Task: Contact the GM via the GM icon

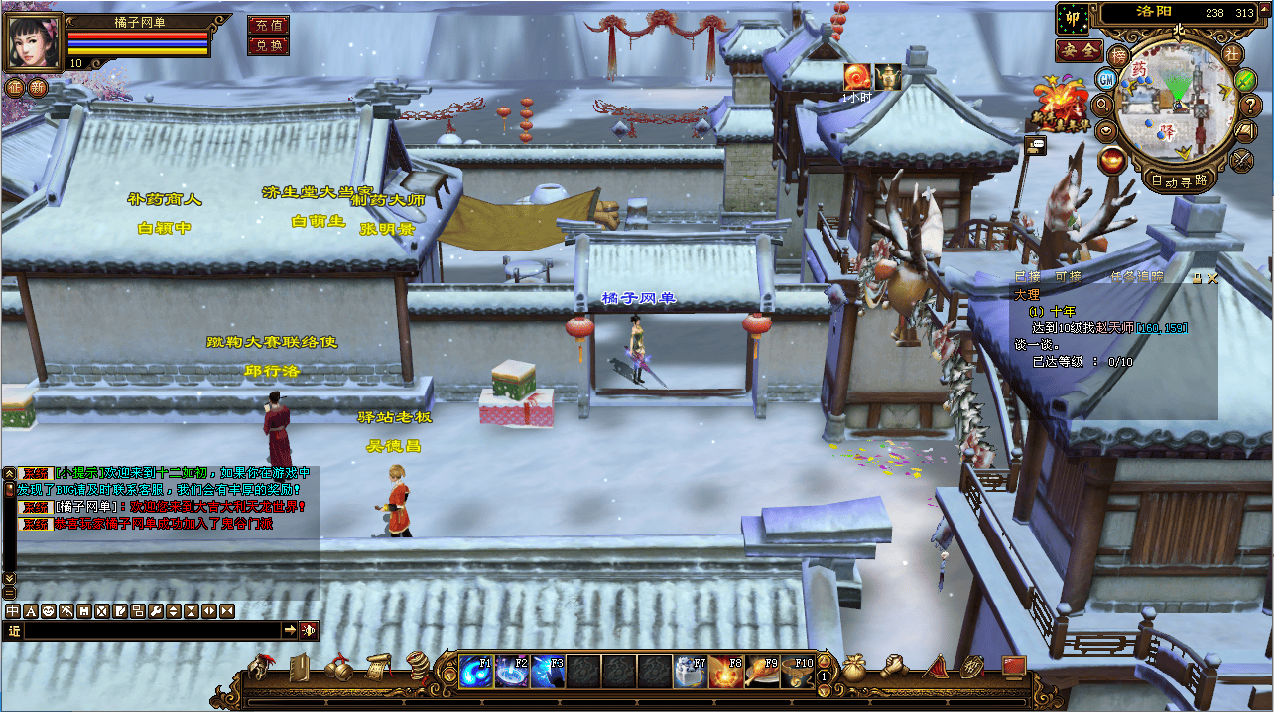Action: click(1107, 79)
